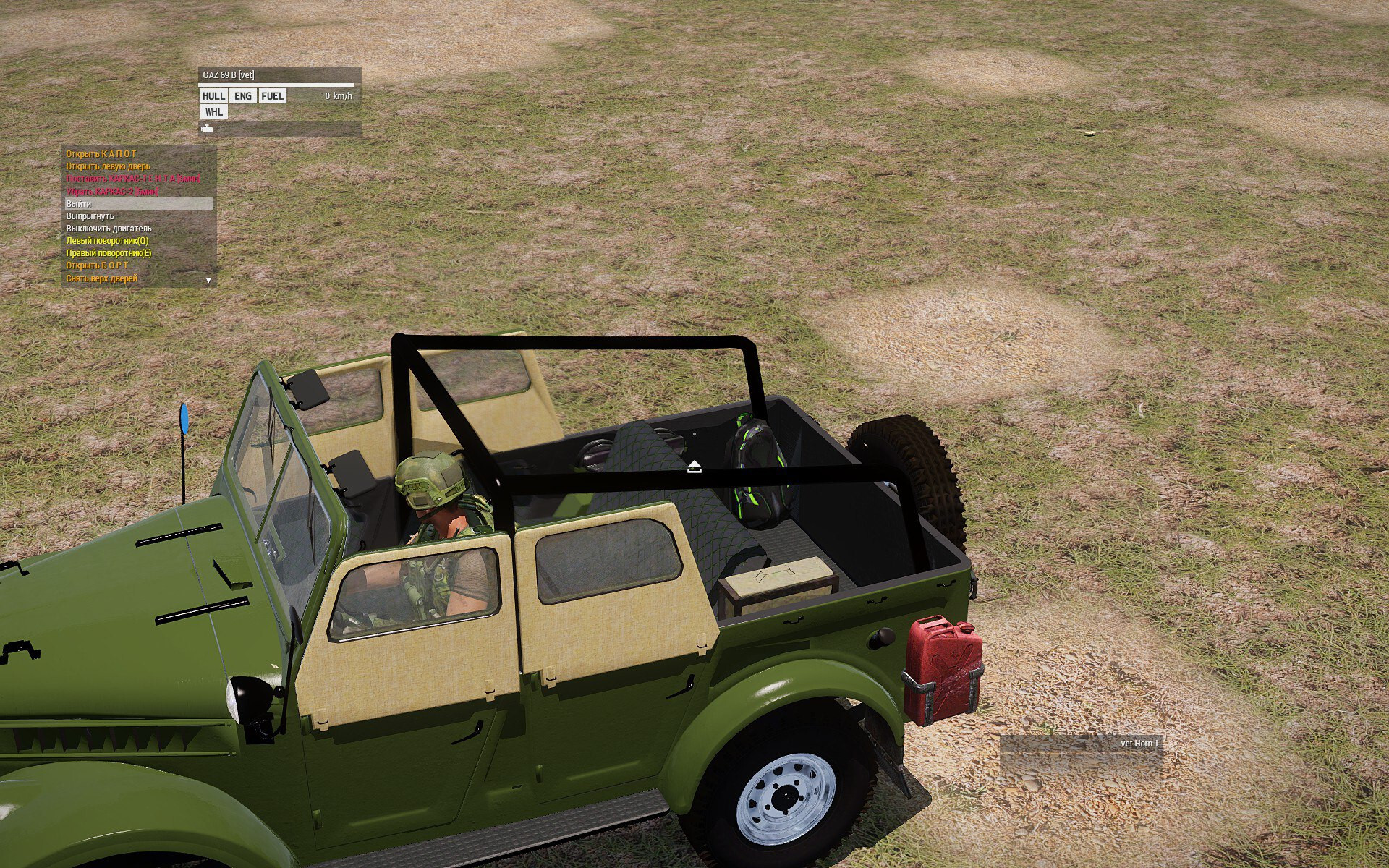Viewport: 1389px width, 868px height.
Task: Choose 'Снять.верх дверей' action entry
Action: tap(101, 278)
